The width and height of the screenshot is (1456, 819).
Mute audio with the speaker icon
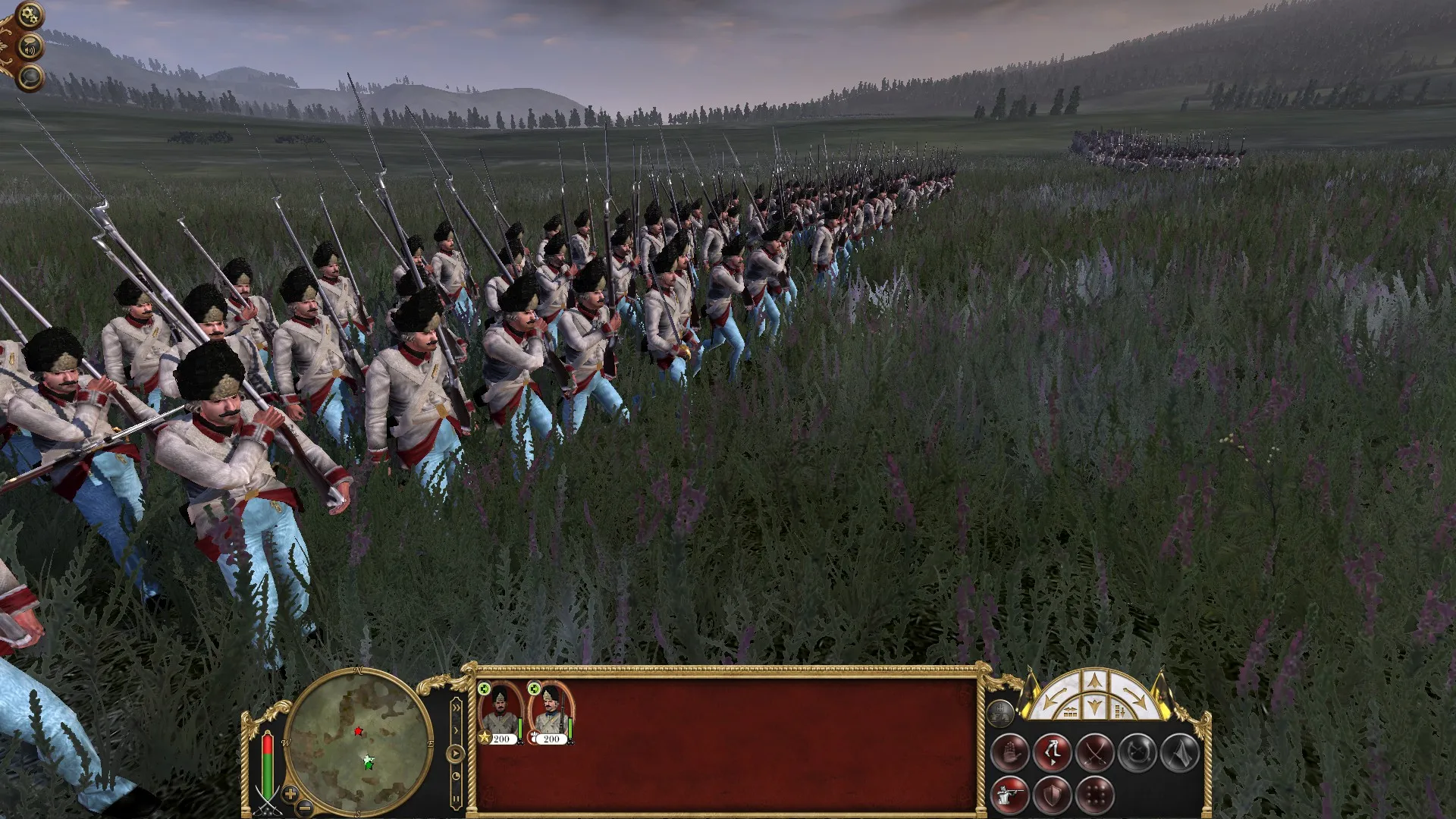pos(30,47)
